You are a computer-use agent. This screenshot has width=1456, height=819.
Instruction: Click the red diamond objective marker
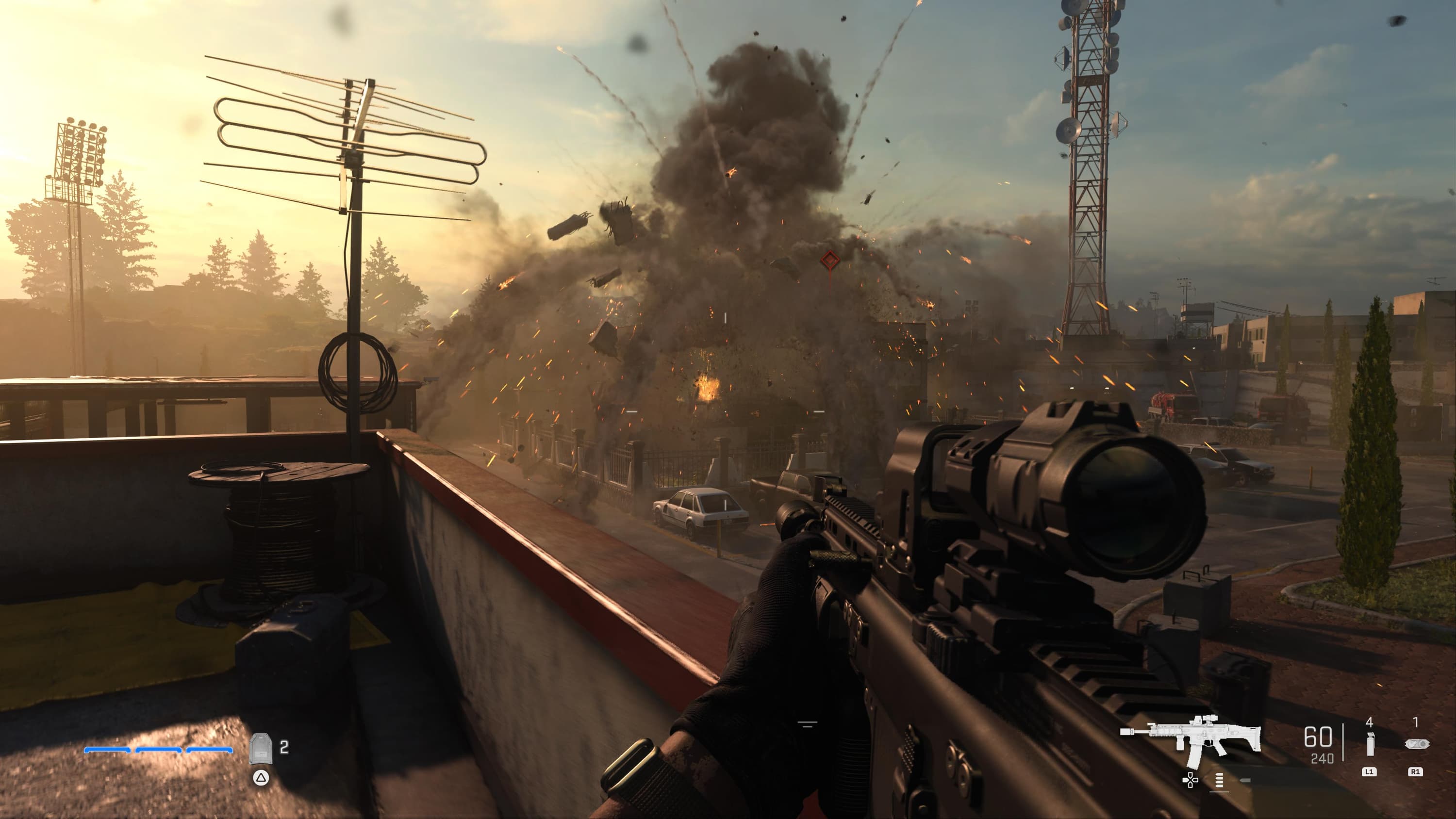(x=830, y=260)
